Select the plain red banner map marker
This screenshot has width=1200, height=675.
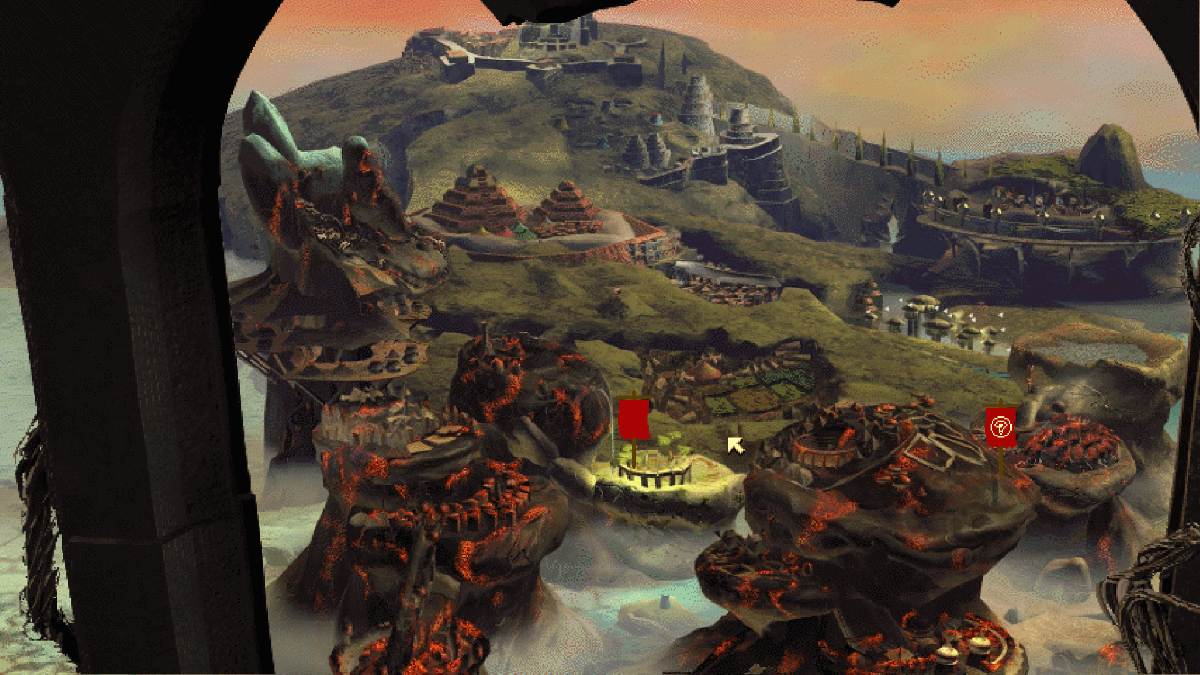click(x=634, y=419)
